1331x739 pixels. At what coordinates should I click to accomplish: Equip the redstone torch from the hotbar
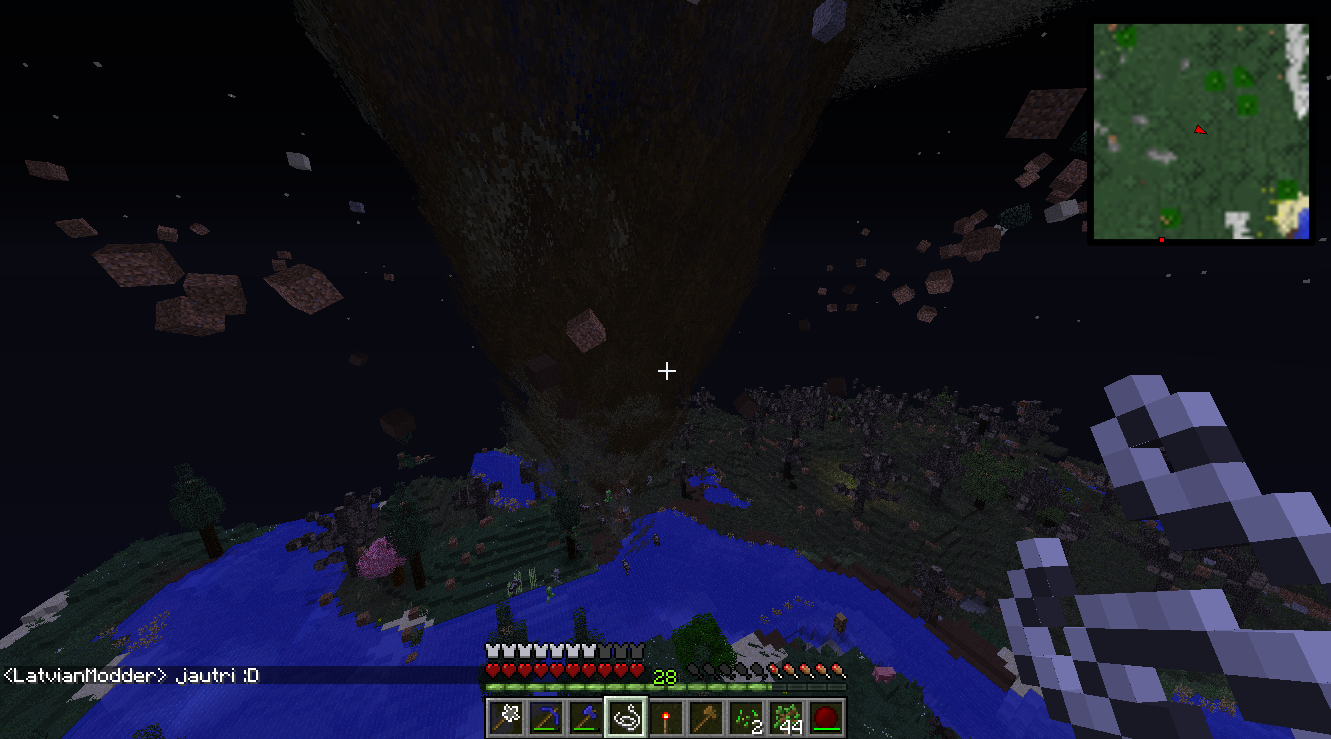[x=667, y=717]
